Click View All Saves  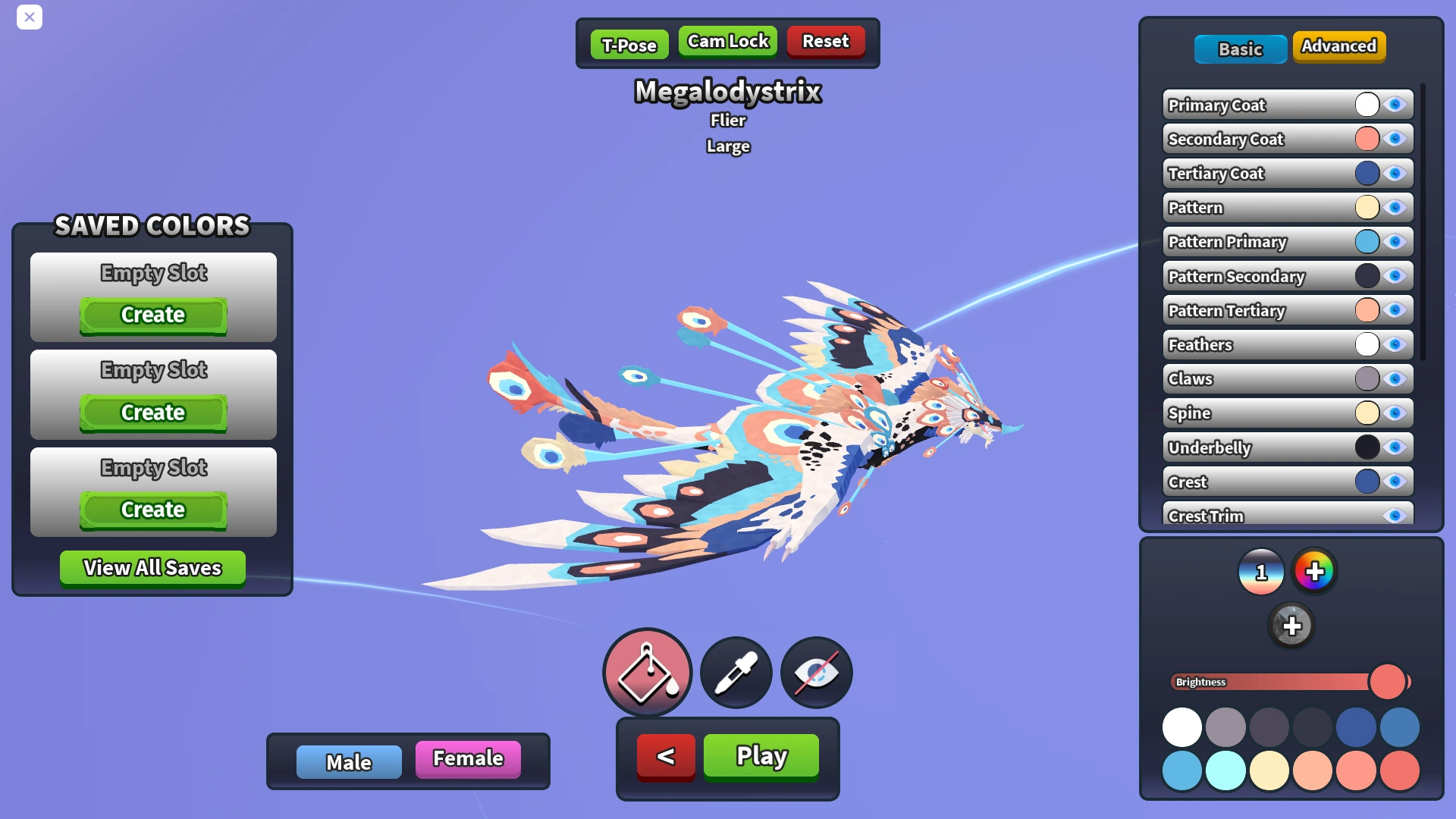[x=152, y=567]
